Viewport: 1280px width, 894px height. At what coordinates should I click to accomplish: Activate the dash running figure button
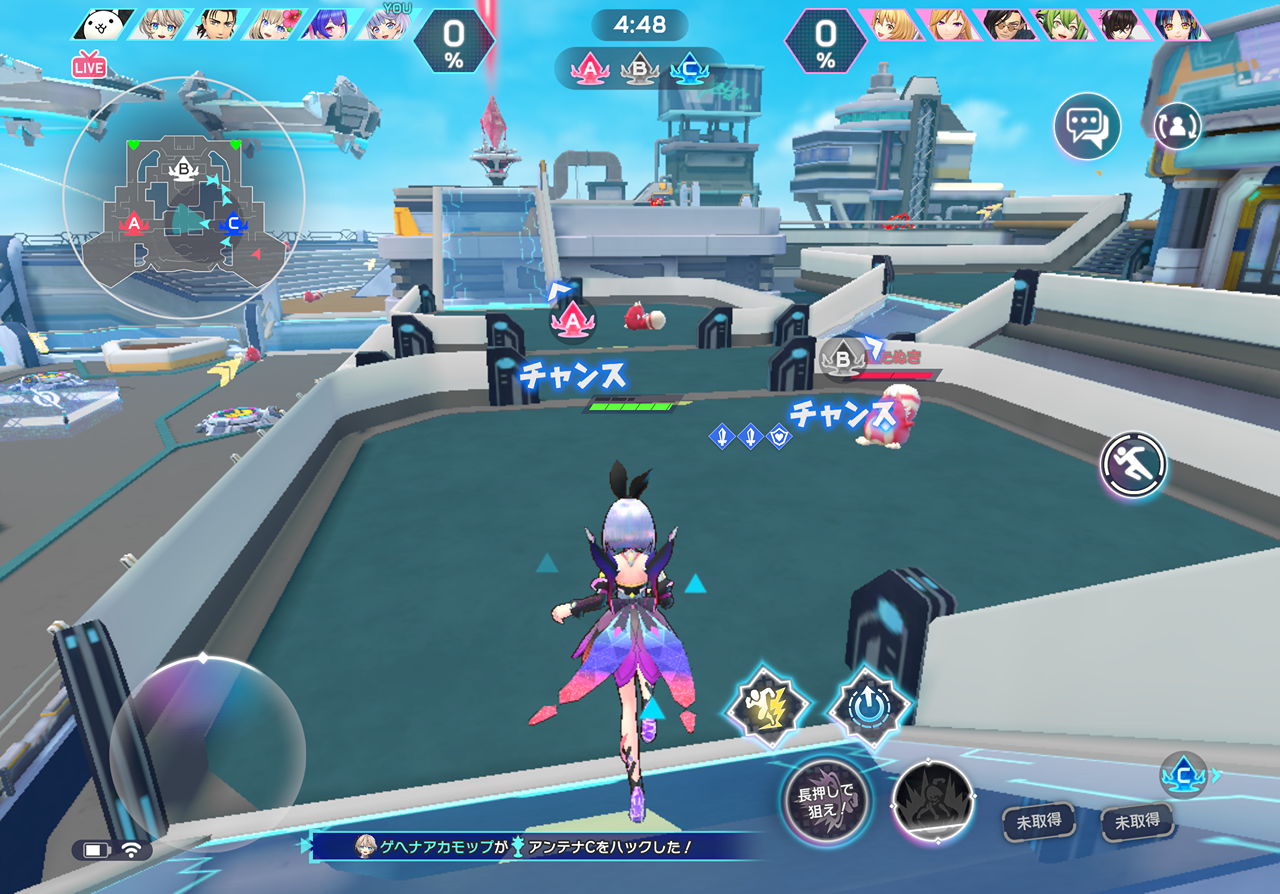[x=1134, y=464]
